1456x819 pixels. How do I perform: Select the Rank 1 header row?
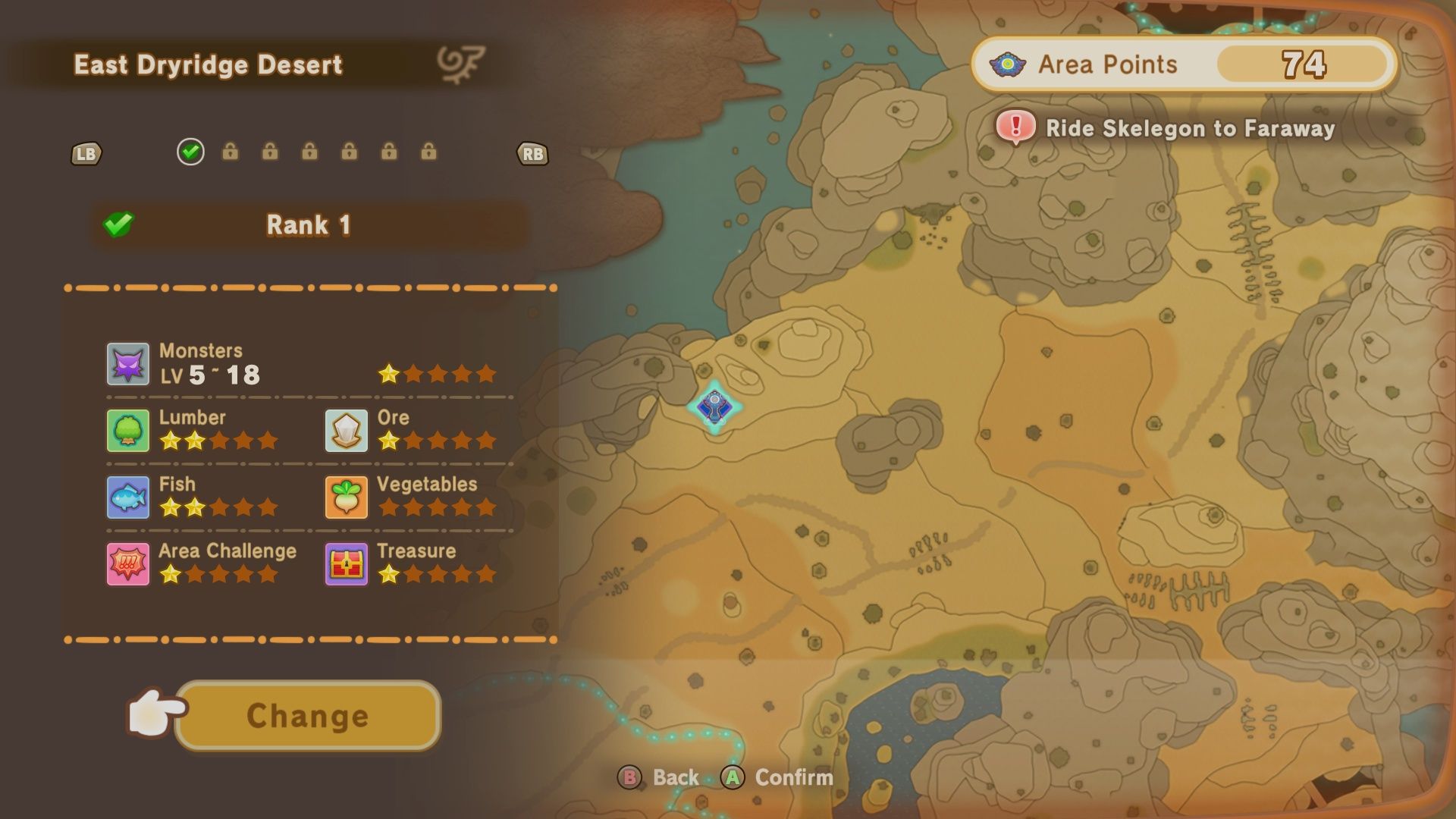(x=309, y=225)
